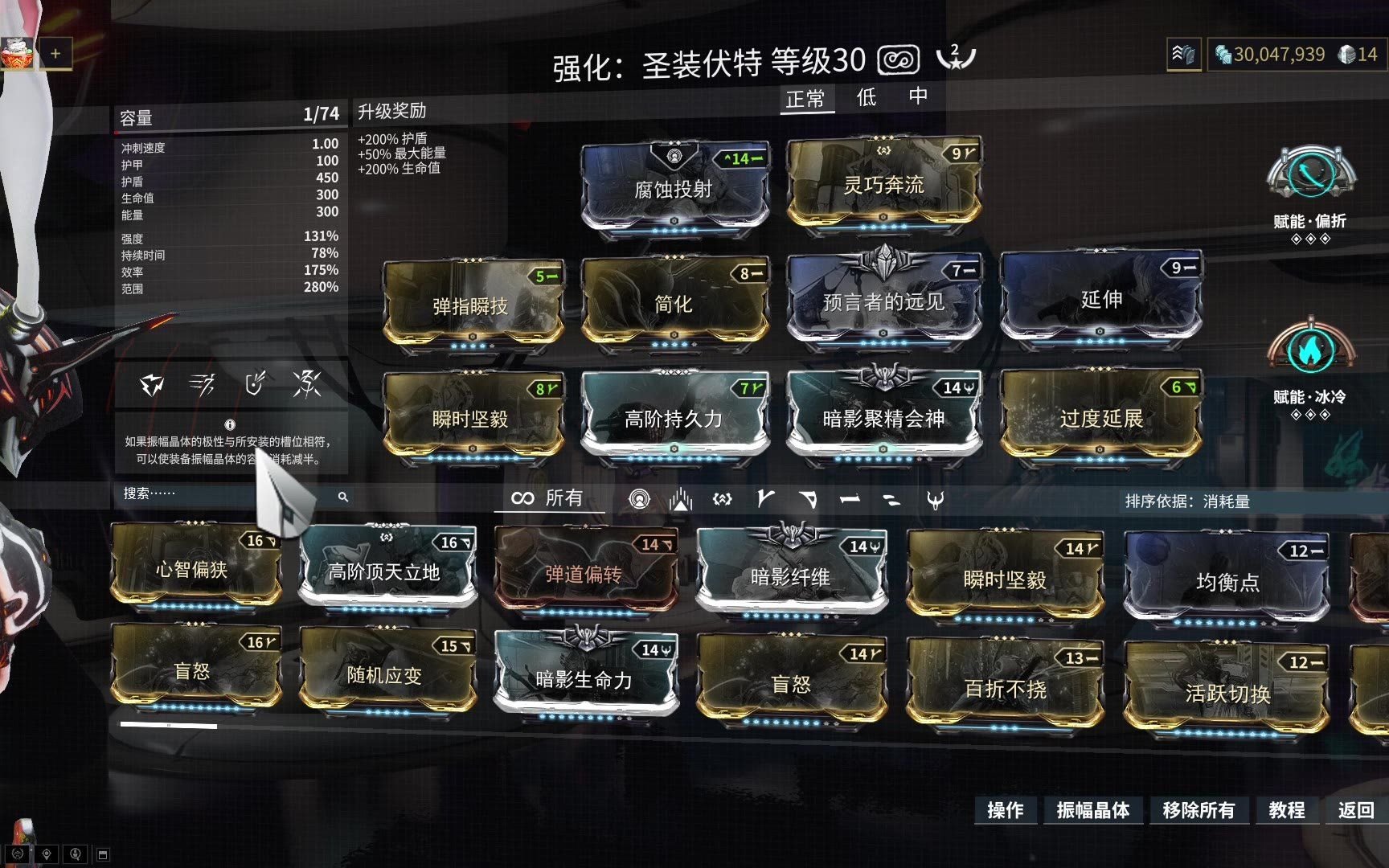The width and height of the screenshot is (1389, 868).
Task: Remove all mods with 移除所有
Action: pyautogui.click(x=1198, y=810)
